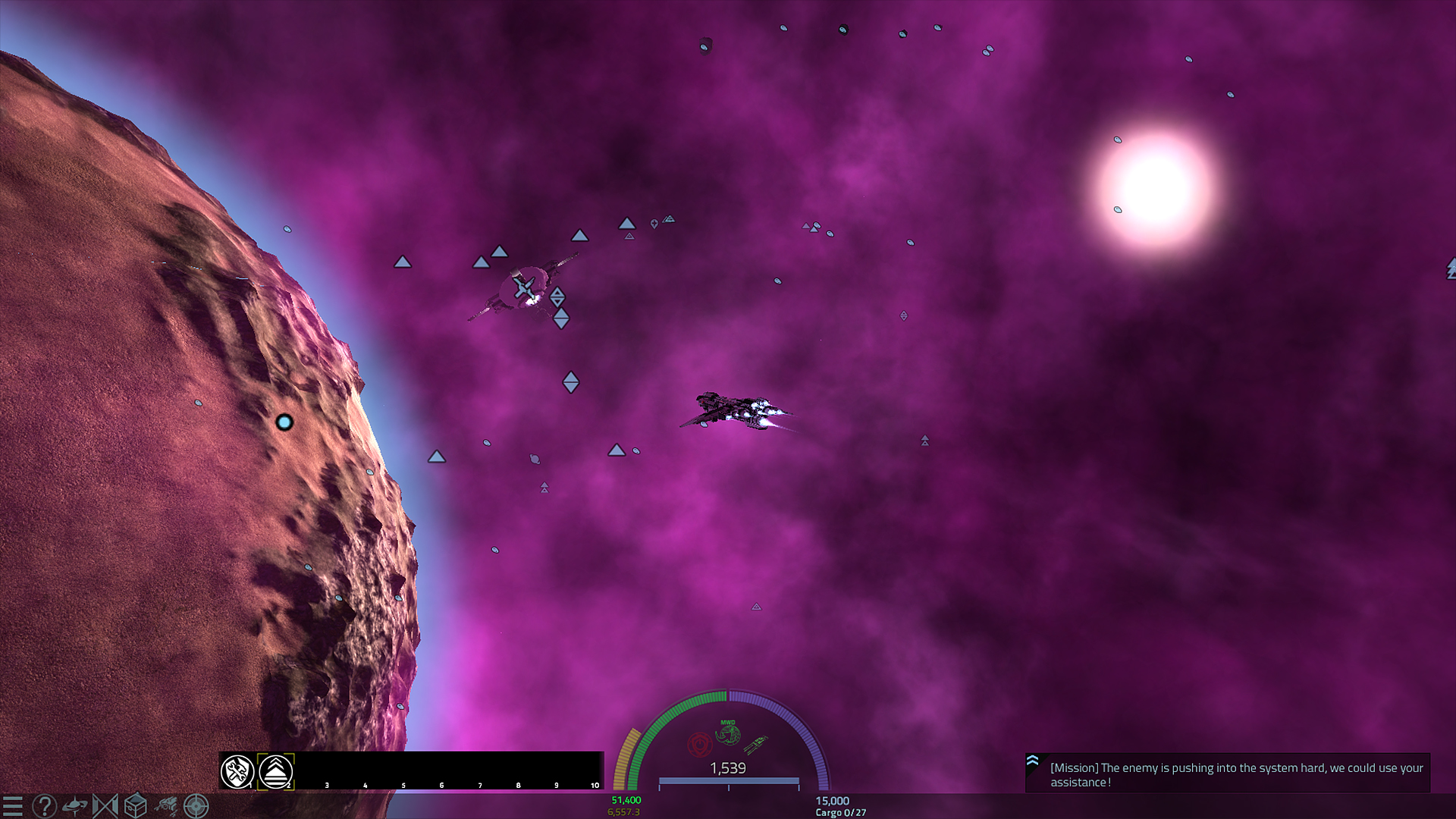The height and width of the screenshot is (819, 1456).
Task: Click the targeting reticle icon in the toolbar
Action: pos(196,807)
